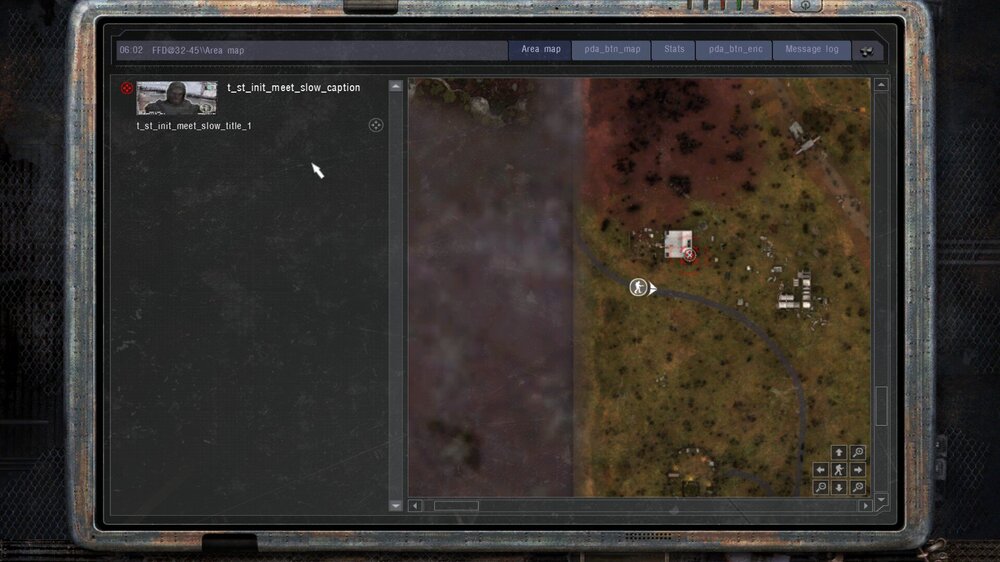The image size is (1000, 562).
Task: Click the map's horizontal scrollbar left arrow
Action: pyautogui.click(x=416, y=506)
